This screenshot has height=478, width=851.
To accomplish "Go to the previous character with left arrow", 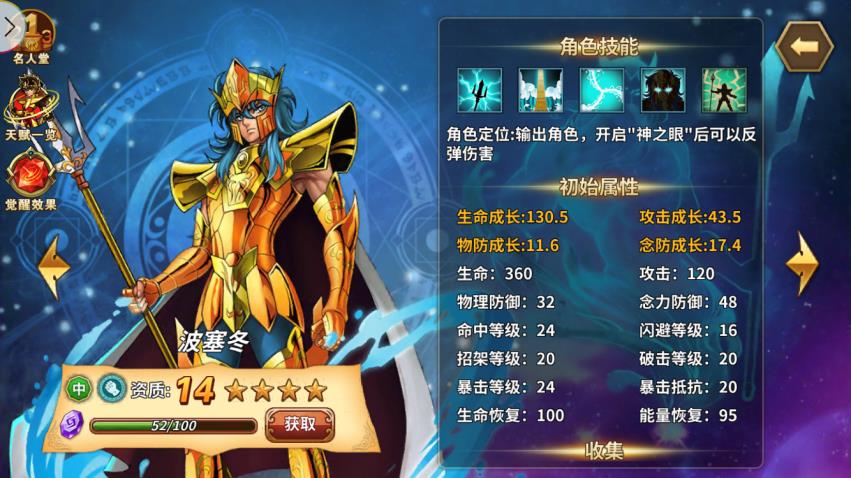I will click(x=52, y=265).
